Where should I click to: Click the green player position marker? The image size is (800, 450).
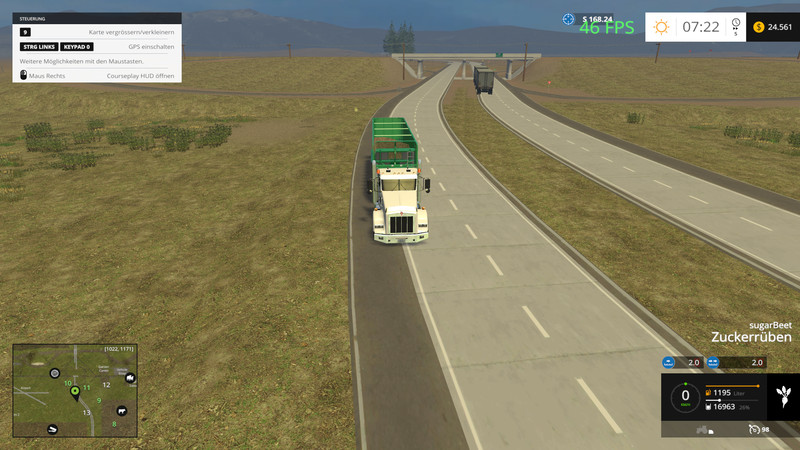(x=75, y=392)
